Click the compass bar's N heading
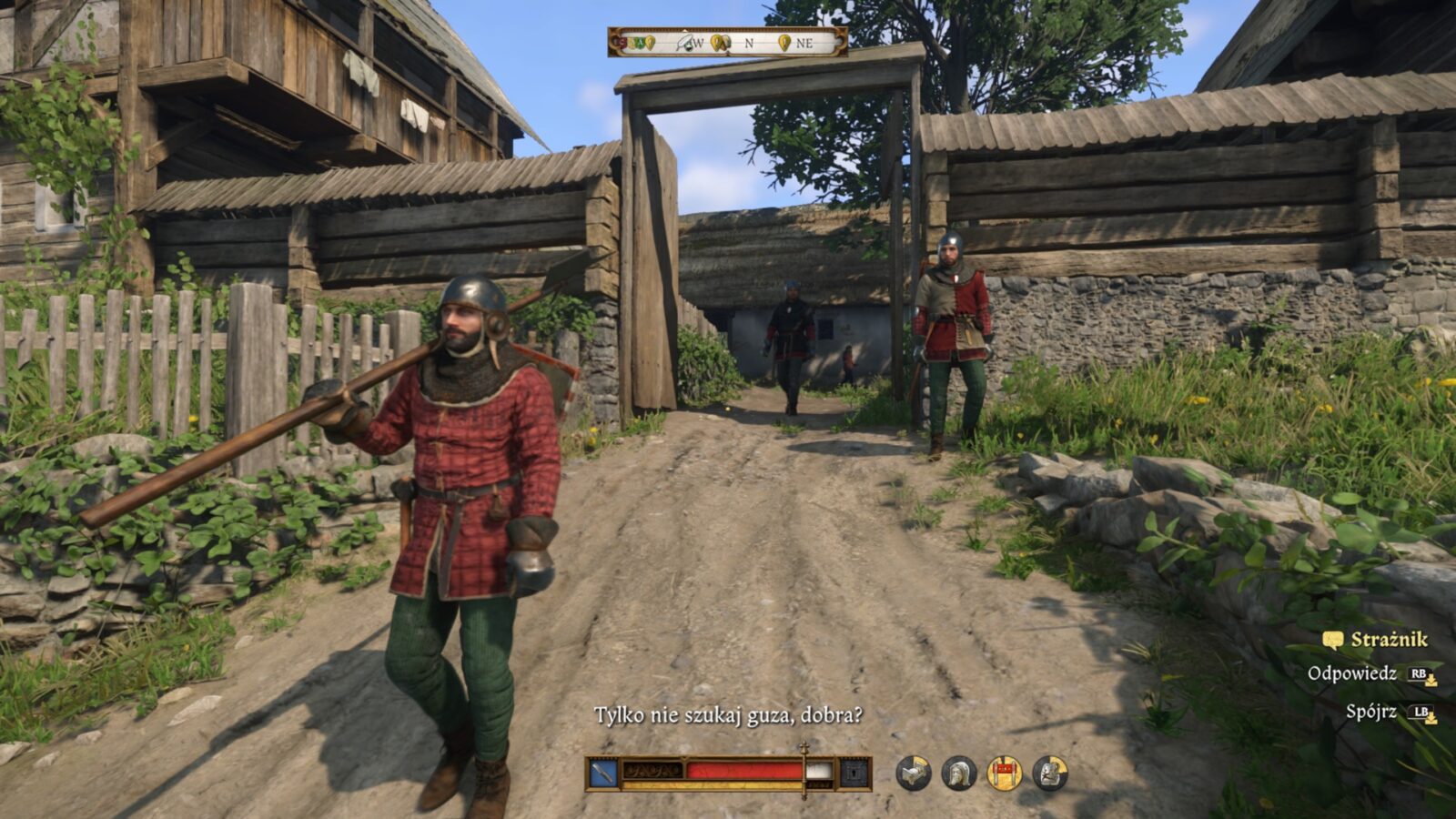This screenshot has width=1456, height=819. (749, 42)
